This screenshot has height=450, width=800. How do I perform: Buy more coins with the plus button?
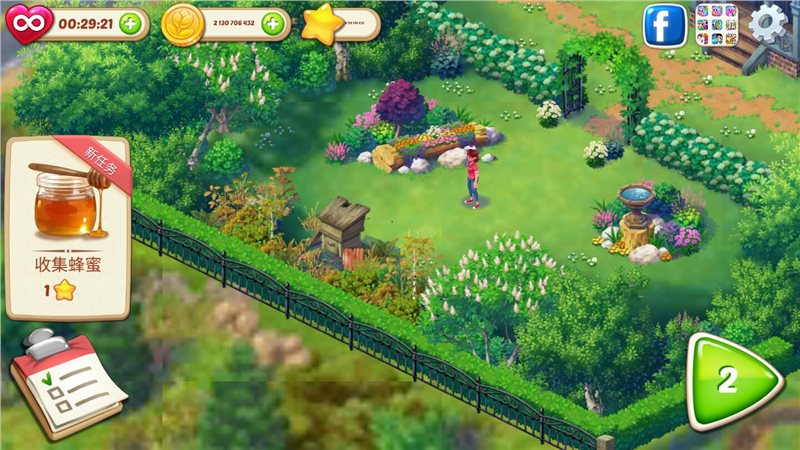coord(272,24)
